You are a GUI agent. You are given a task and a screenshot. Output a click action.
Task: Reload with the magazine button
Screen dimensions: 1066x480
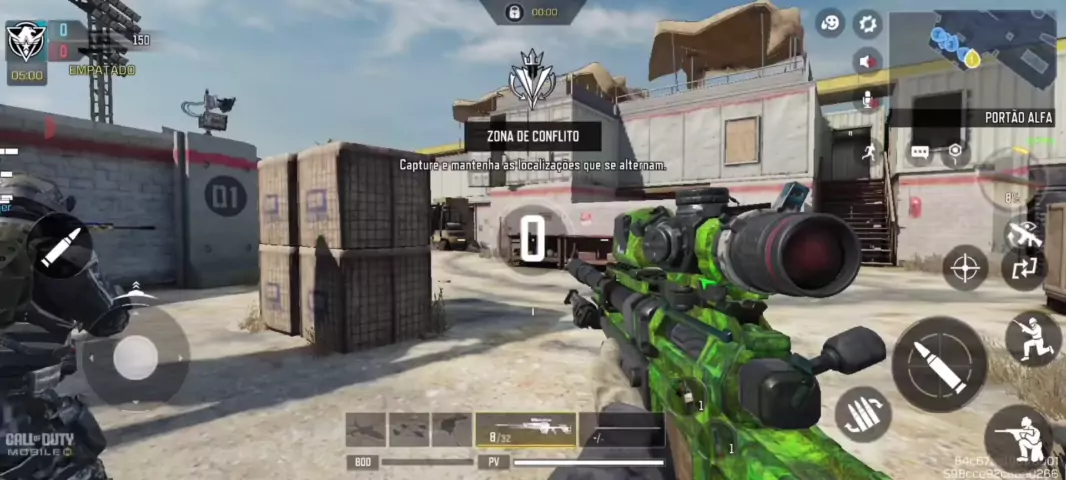click(x=863, y=414)
